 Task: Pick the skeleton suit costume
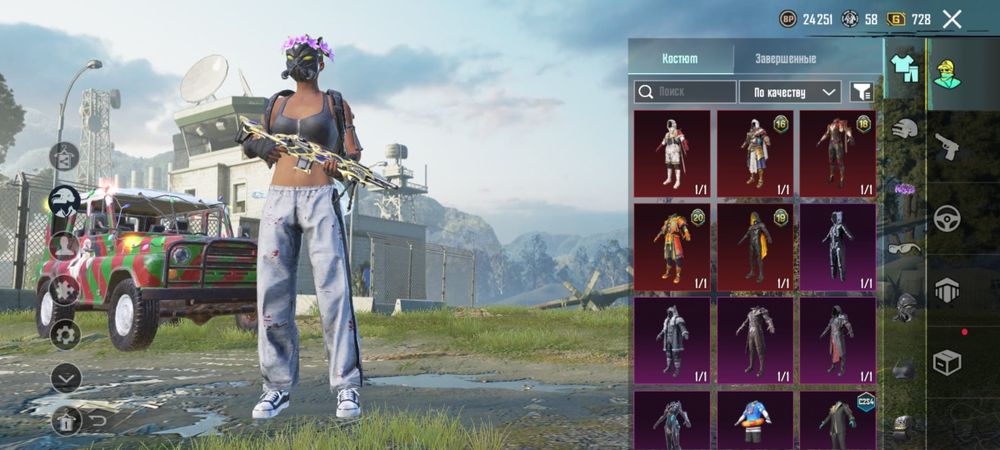point(838,246)
